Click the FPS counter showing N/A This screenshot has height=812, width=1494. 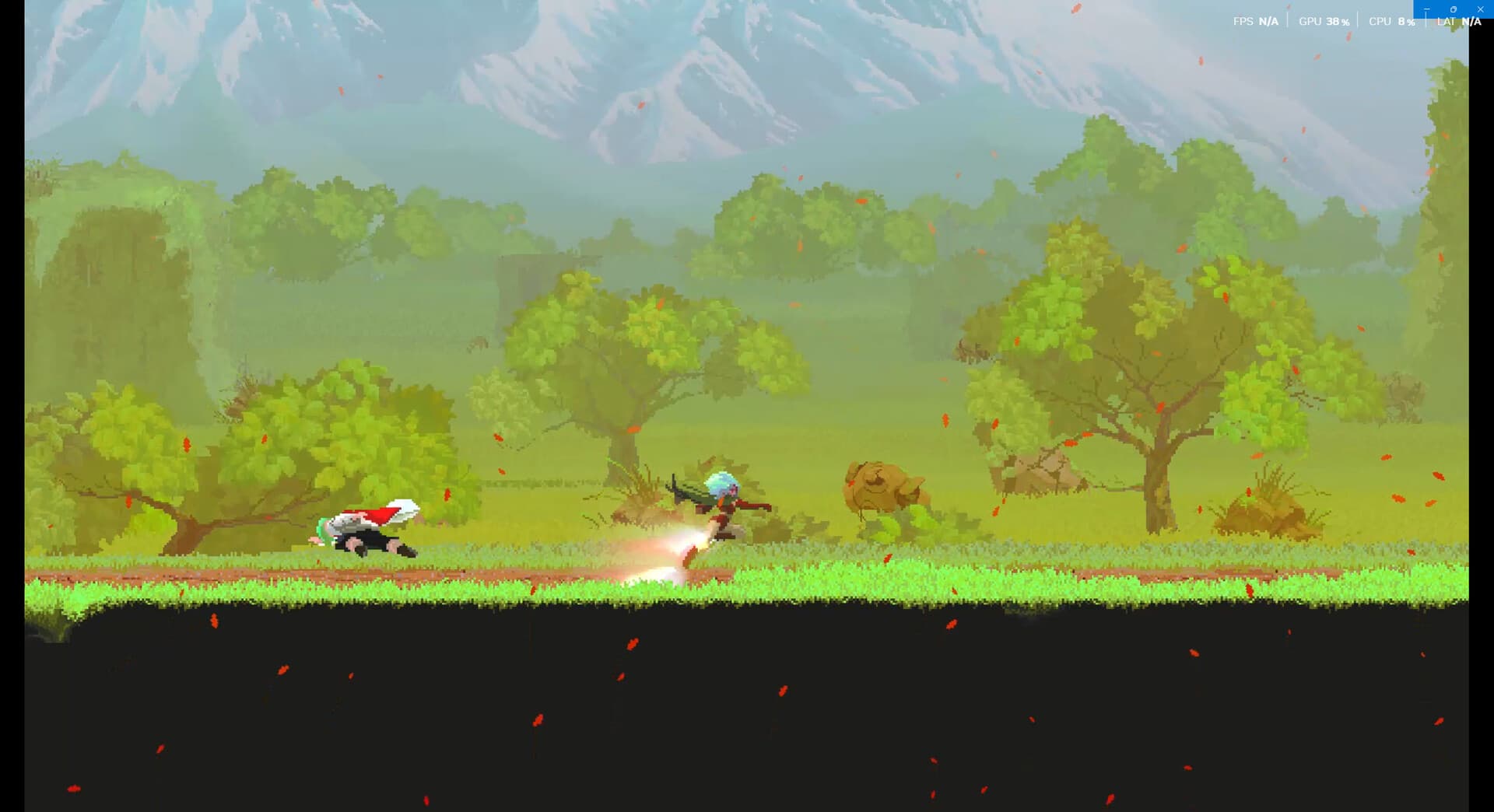tap(1257, 21)
